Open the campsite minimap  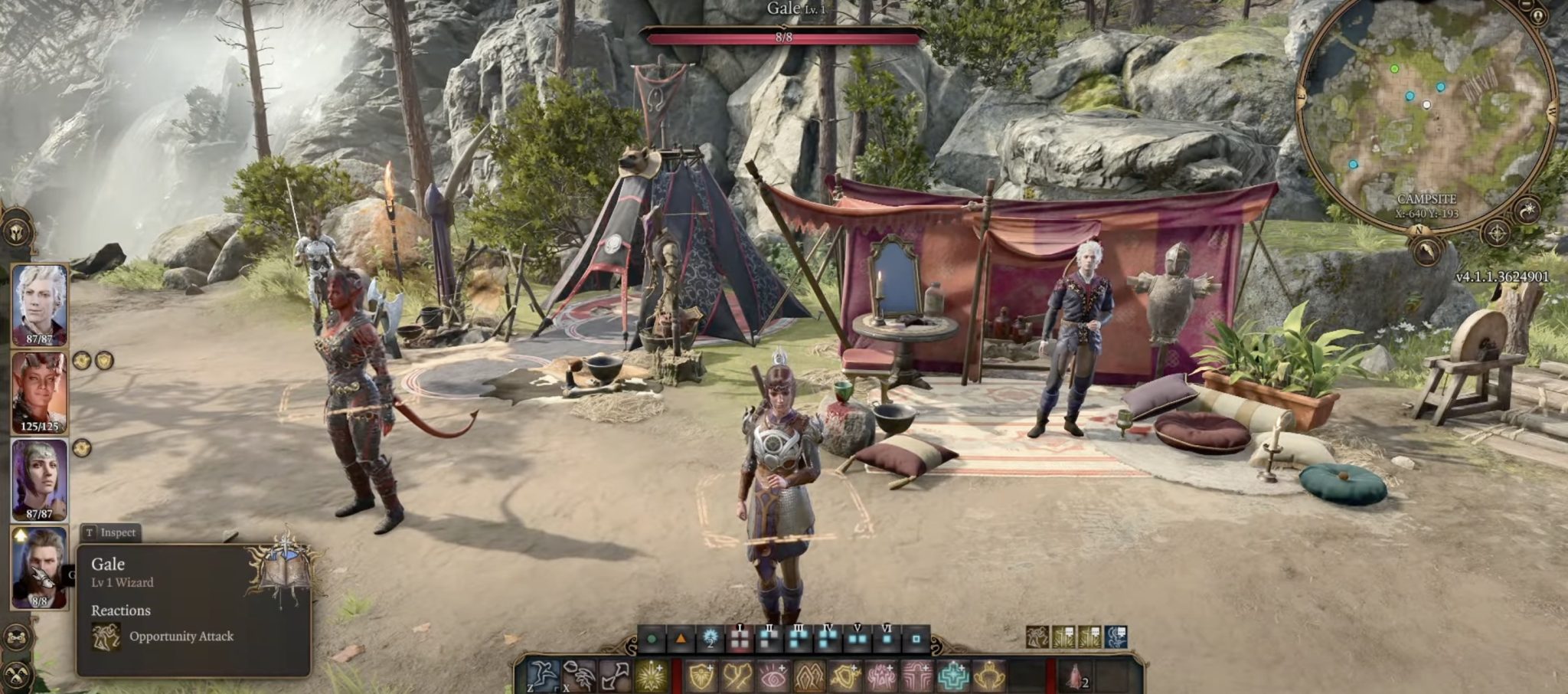coord(1426,115)
